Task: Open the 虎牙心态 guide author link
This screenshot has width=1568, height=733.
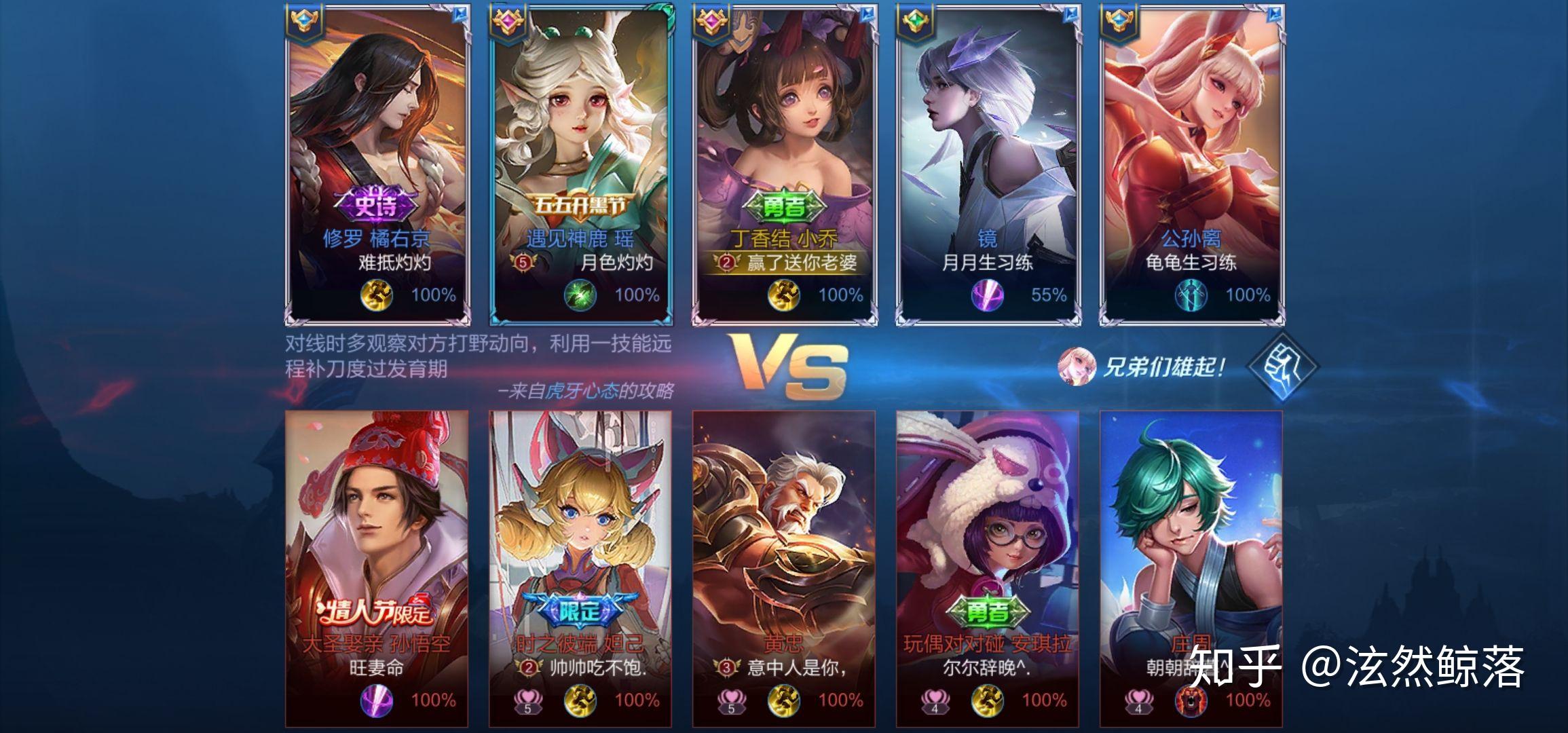Action: (x=582, y=391)
